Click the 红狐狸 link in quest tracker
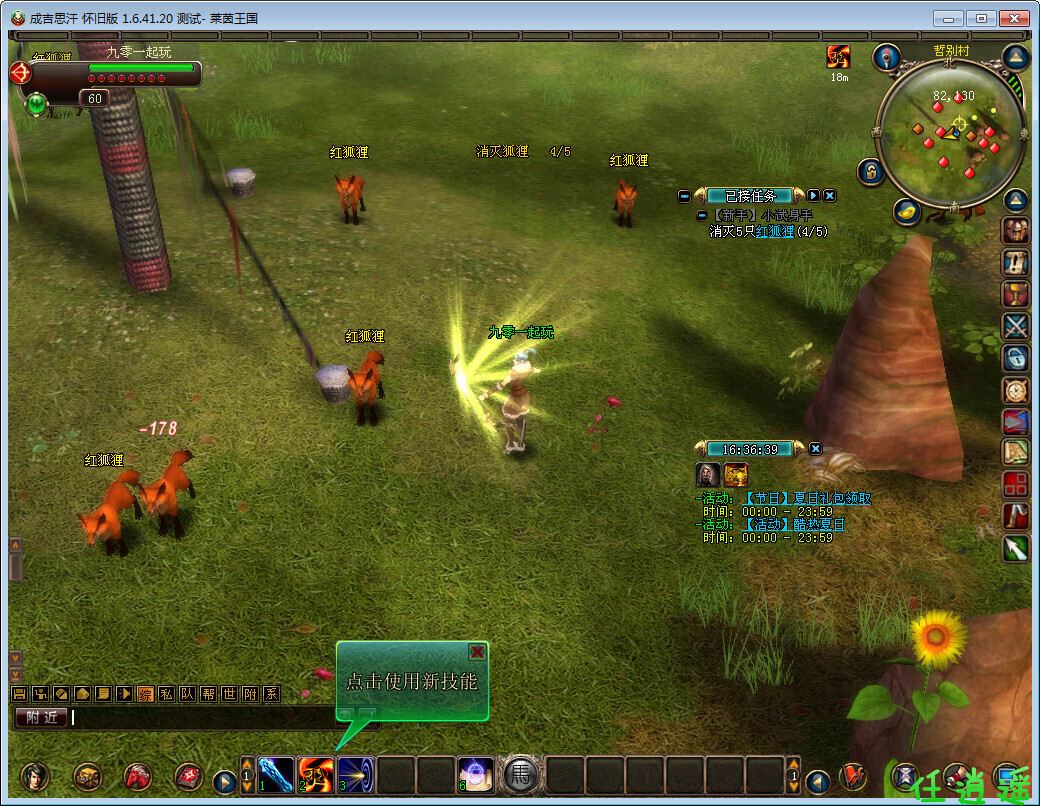Viewport: 1040px width, 806px height. coord(775,231)
